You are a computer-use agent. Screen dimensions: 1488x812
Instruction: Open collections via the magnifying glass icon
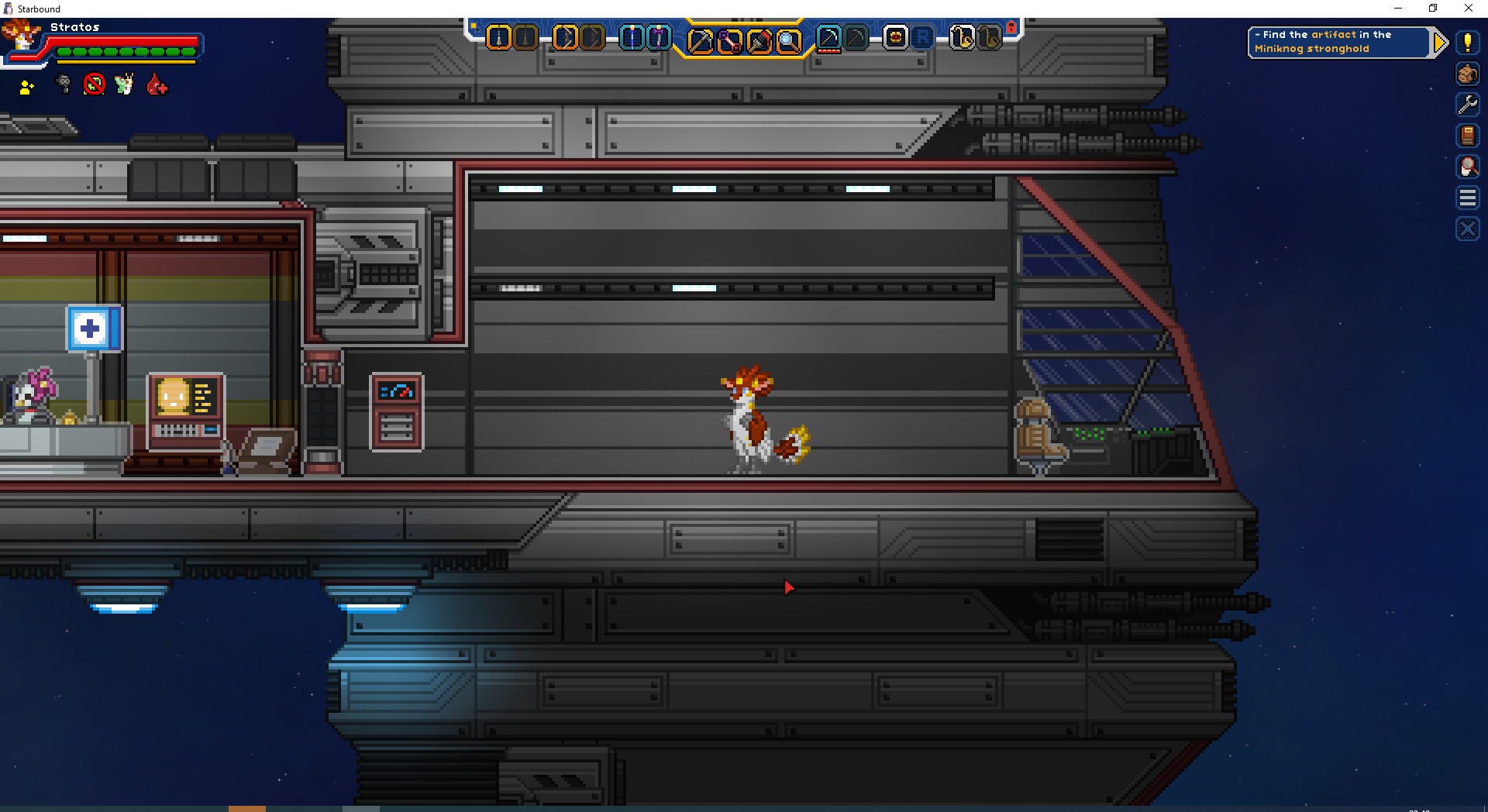(1467, 167)
